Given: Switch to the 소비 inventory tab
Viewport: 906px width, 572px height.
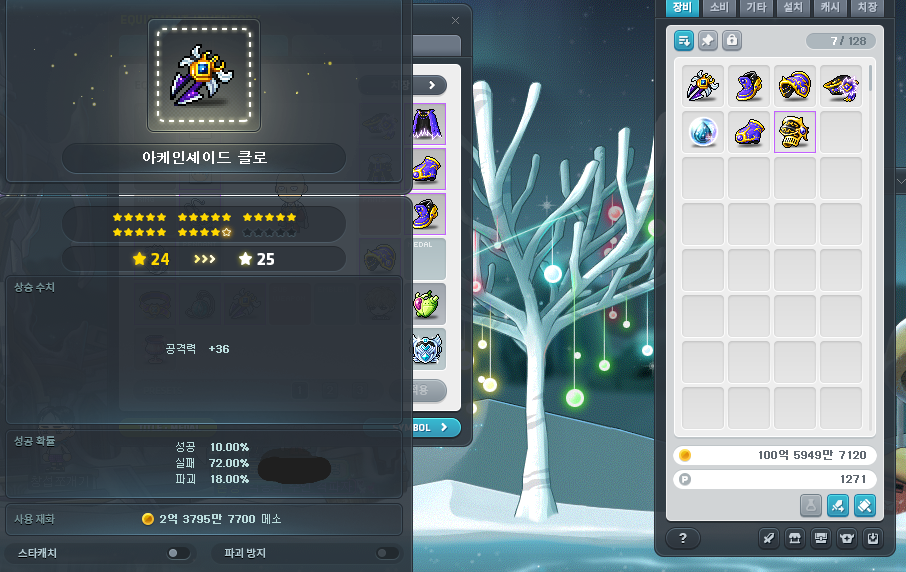Looking at the screenshot, I should tap(719, 7).
